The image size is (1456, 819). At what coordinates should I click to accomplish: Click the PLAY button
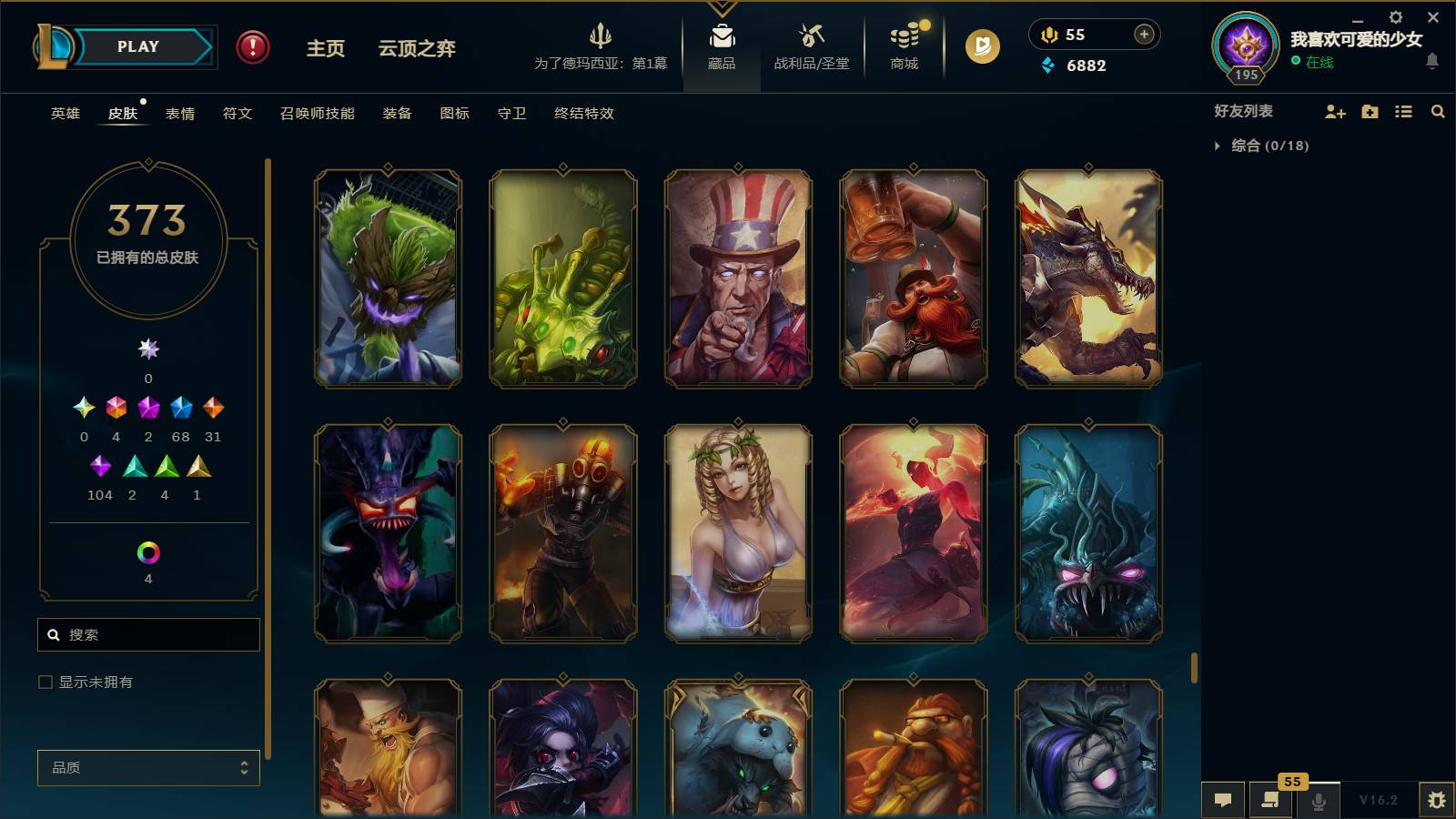pyautogui.click(x=135, y=45)
